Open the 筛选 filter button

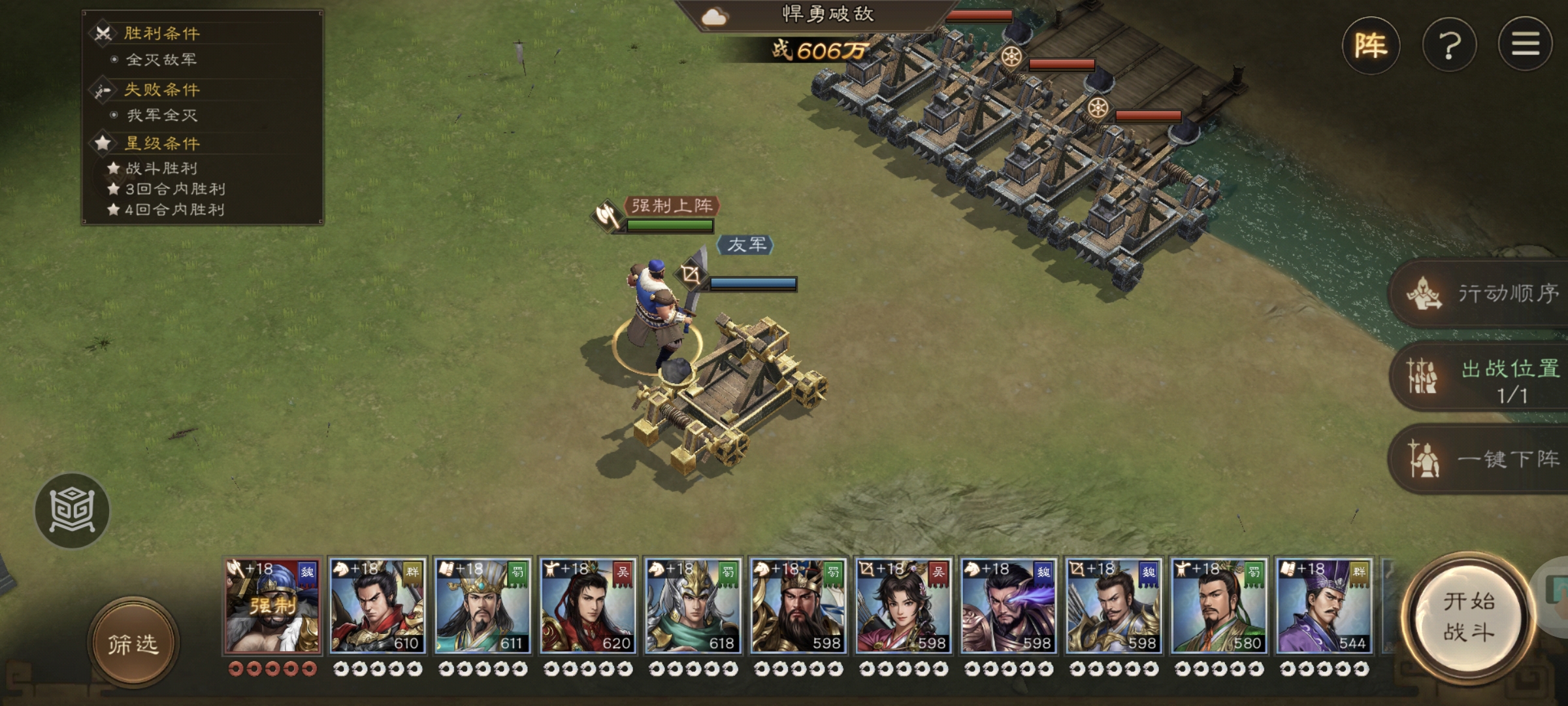pos(133,644)
